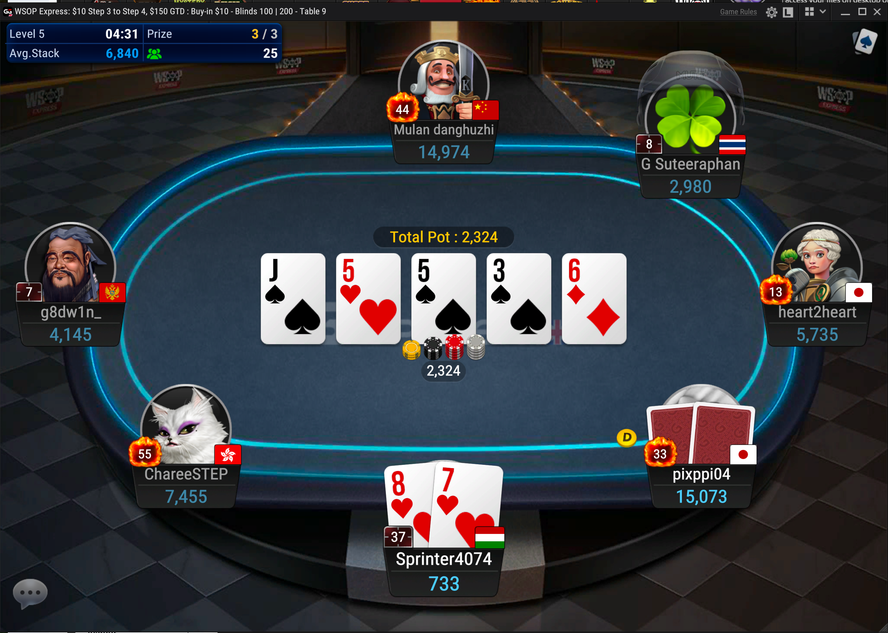Open the chat speech bubble
888x633 pixels.
click(30, 593)
